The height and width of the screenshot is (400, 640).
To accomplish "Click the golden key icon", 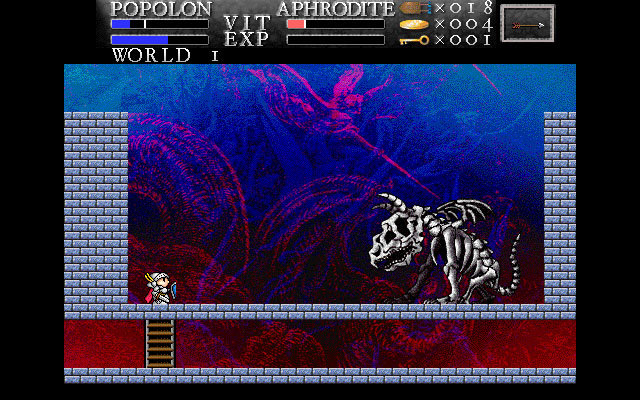I will [x=413, y=40].
